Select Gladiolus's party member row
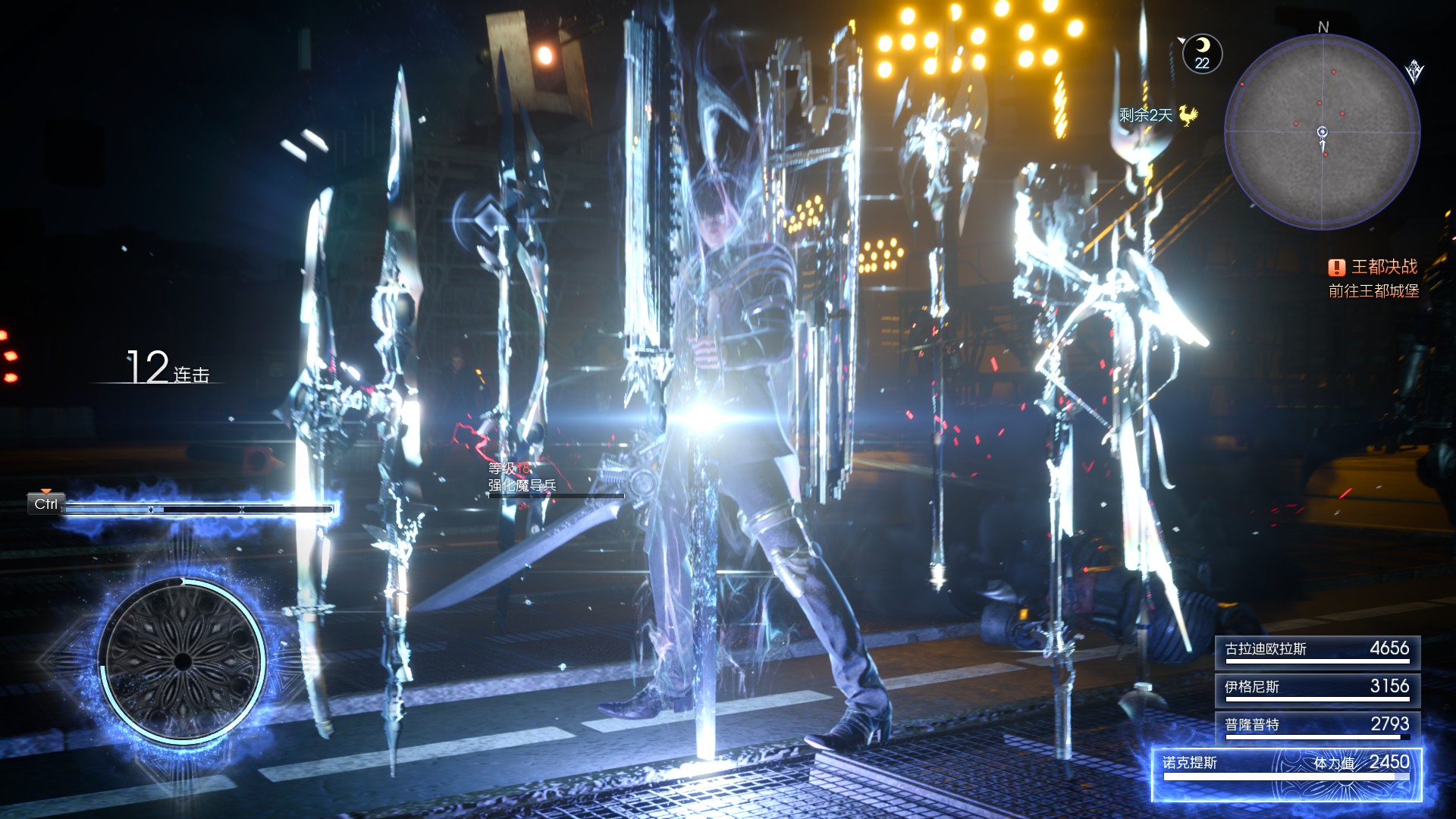Screen dimensions: 1456x819 (x=1317, y=651)
